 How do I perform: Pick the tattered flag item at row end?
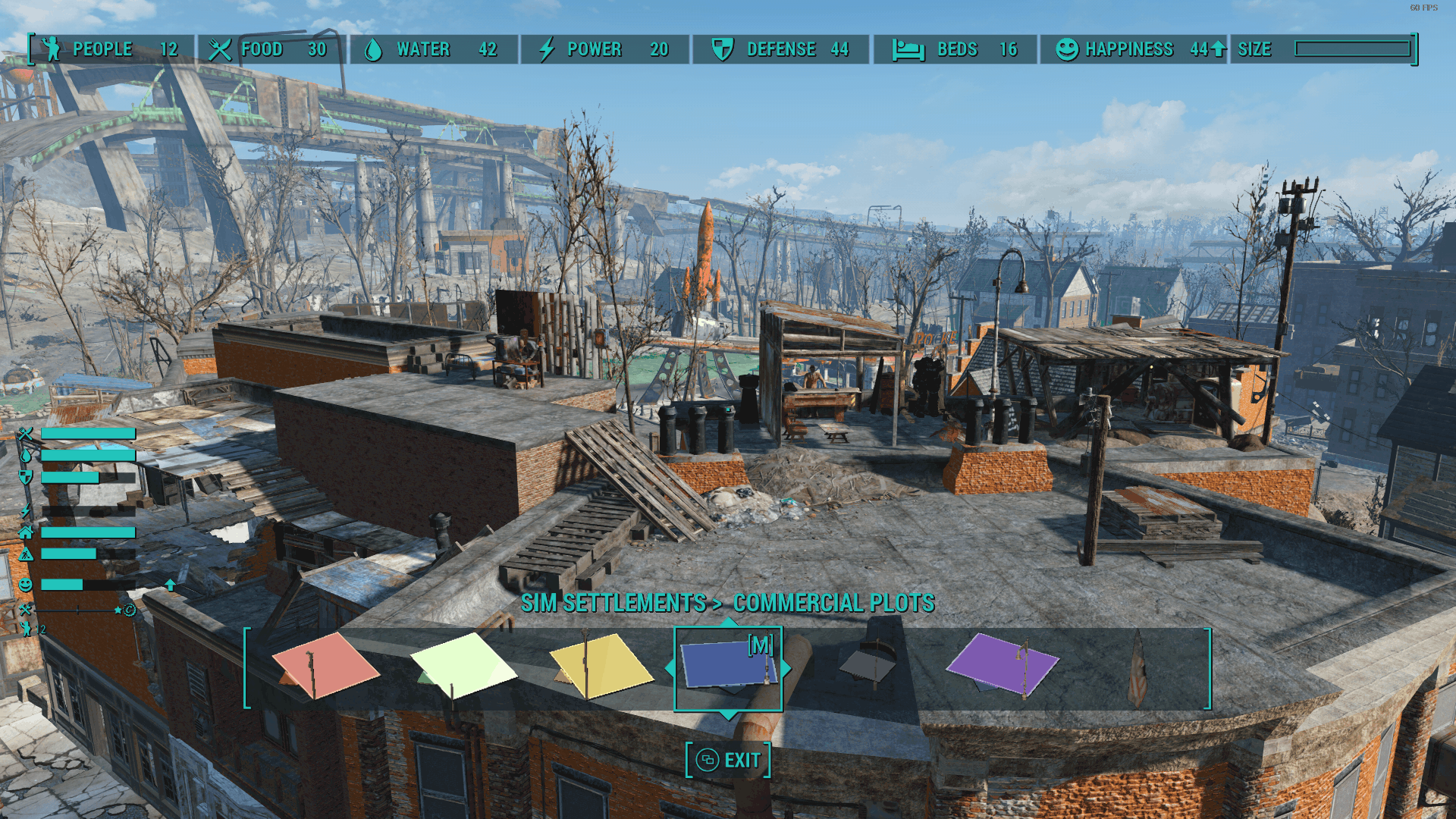(1137, 669)
